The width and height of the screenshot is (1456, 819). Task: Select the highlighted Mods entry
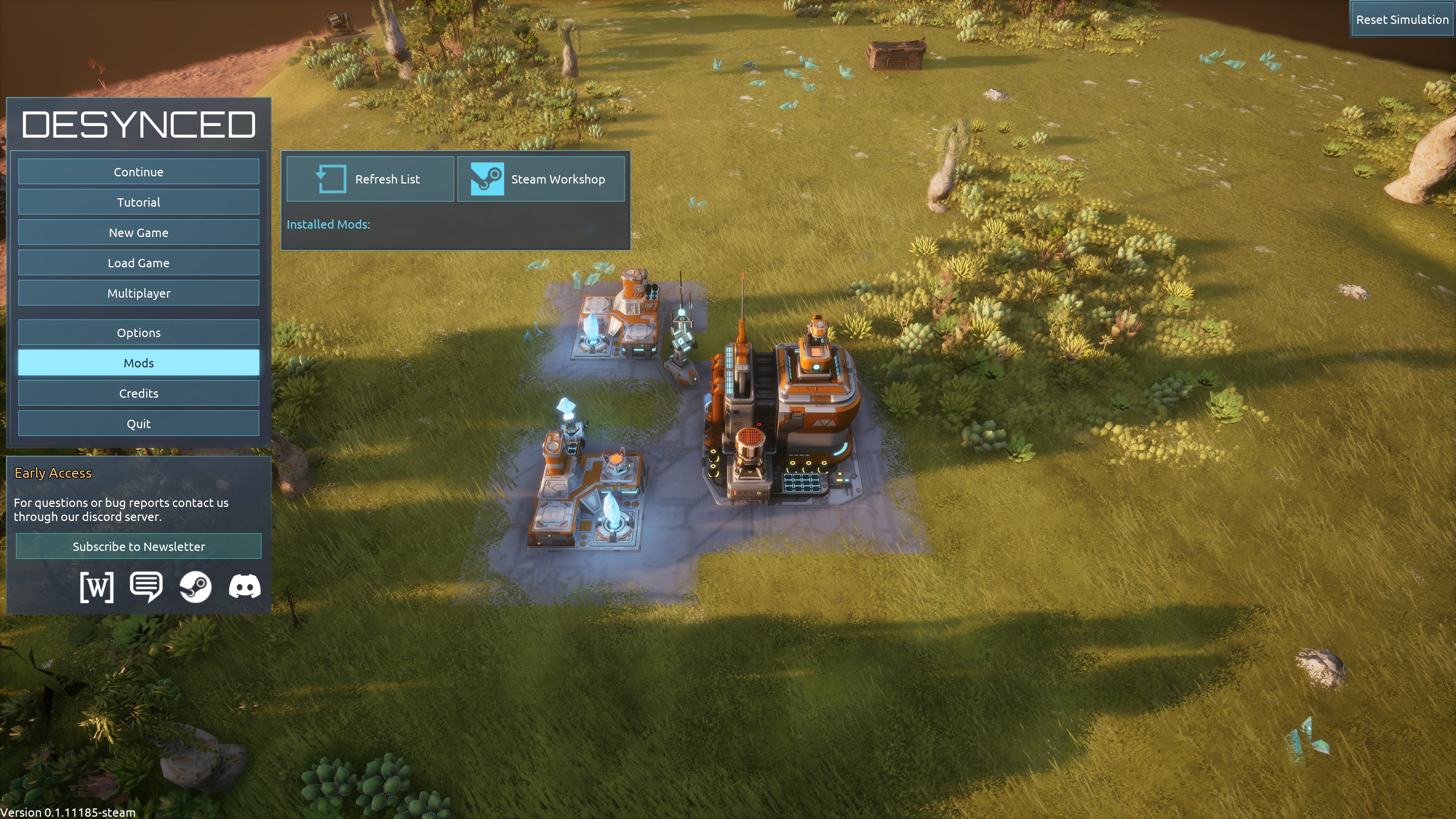click(x=138, y=363)
